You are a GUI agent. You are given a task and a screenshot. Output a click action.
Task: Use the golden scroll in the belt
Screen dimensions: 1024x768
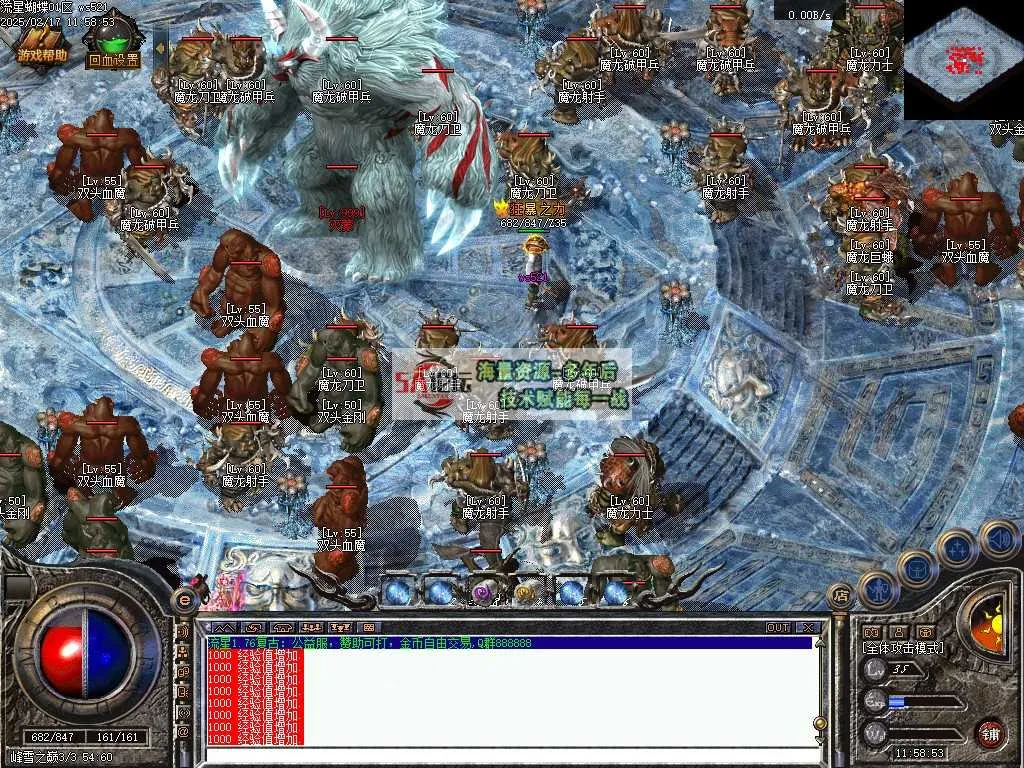pos(526,592)
